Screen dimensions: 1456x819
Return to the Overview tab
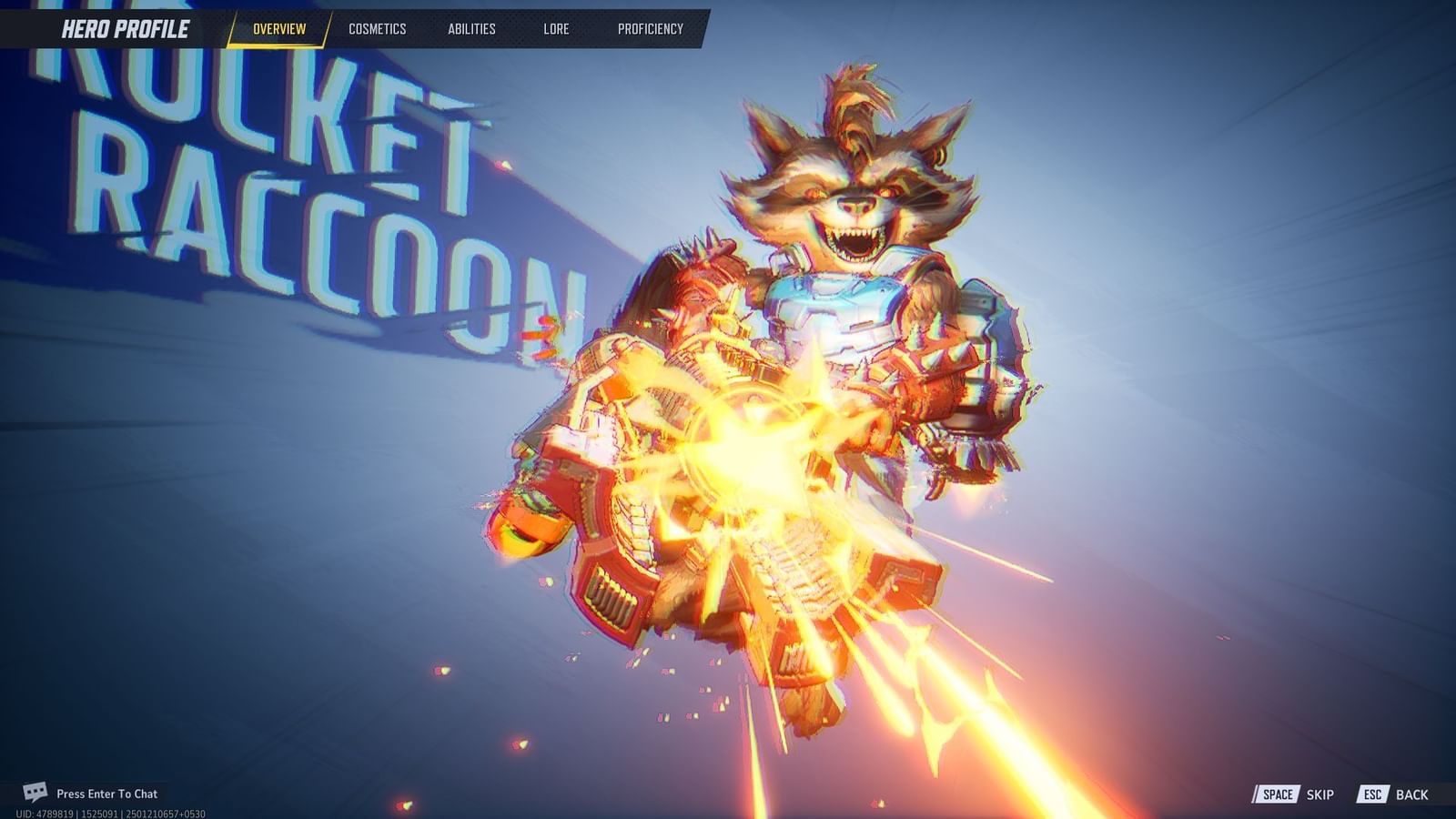coord(280,28)
